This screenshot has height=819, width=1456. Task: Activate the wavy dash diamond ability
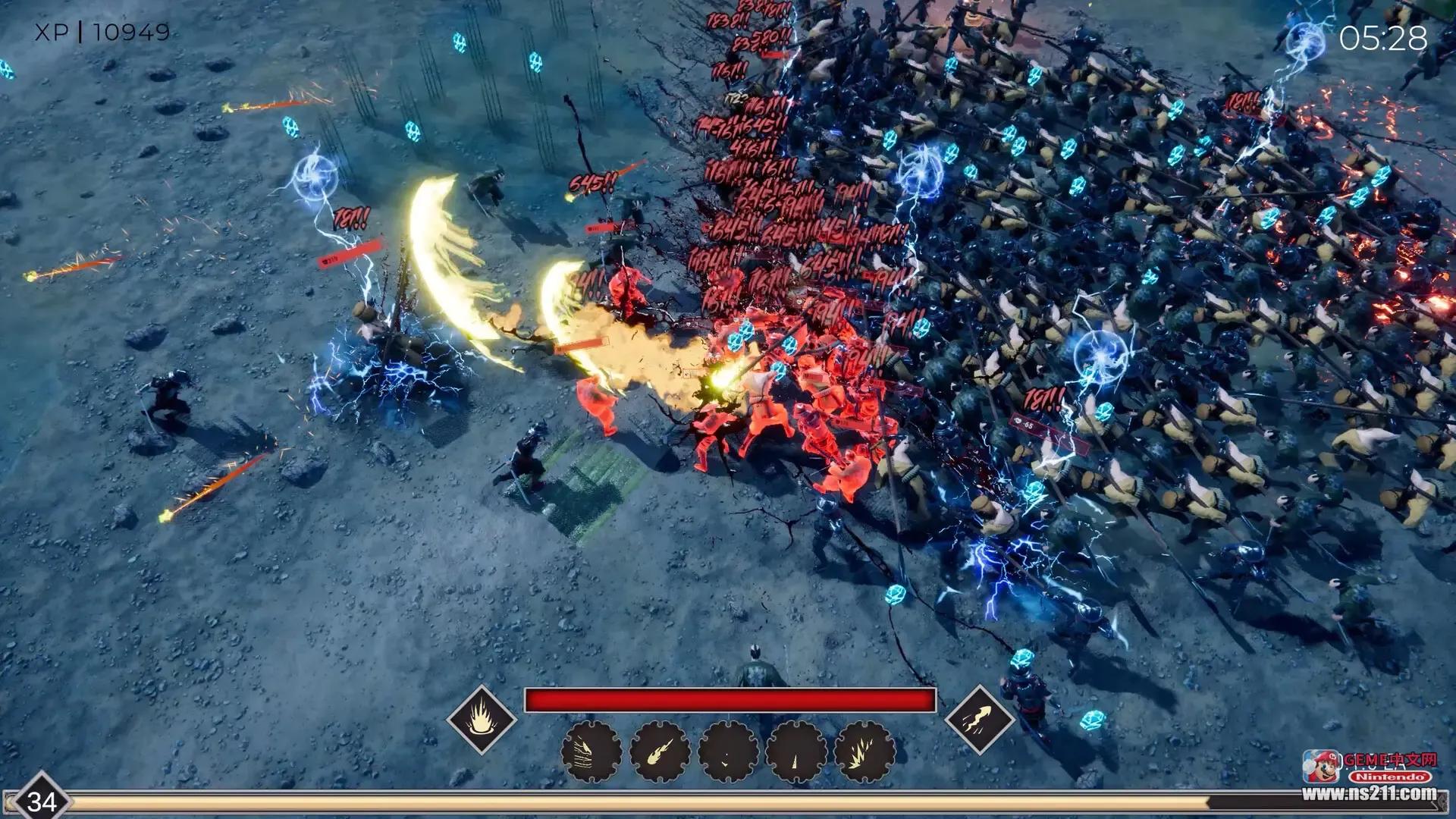click(x=979, y=719)
